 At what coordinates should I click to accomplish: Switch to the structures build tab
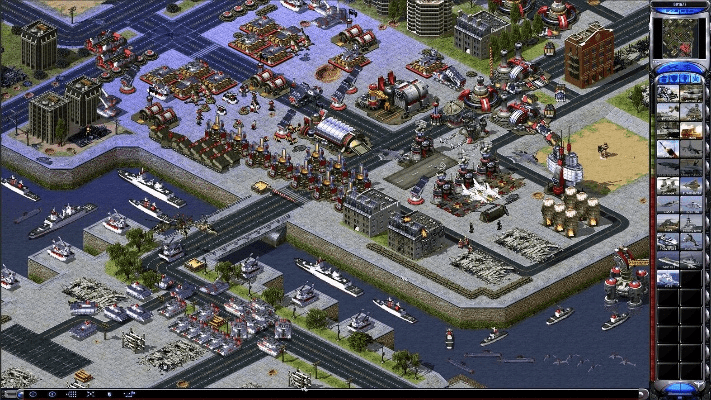662,79
